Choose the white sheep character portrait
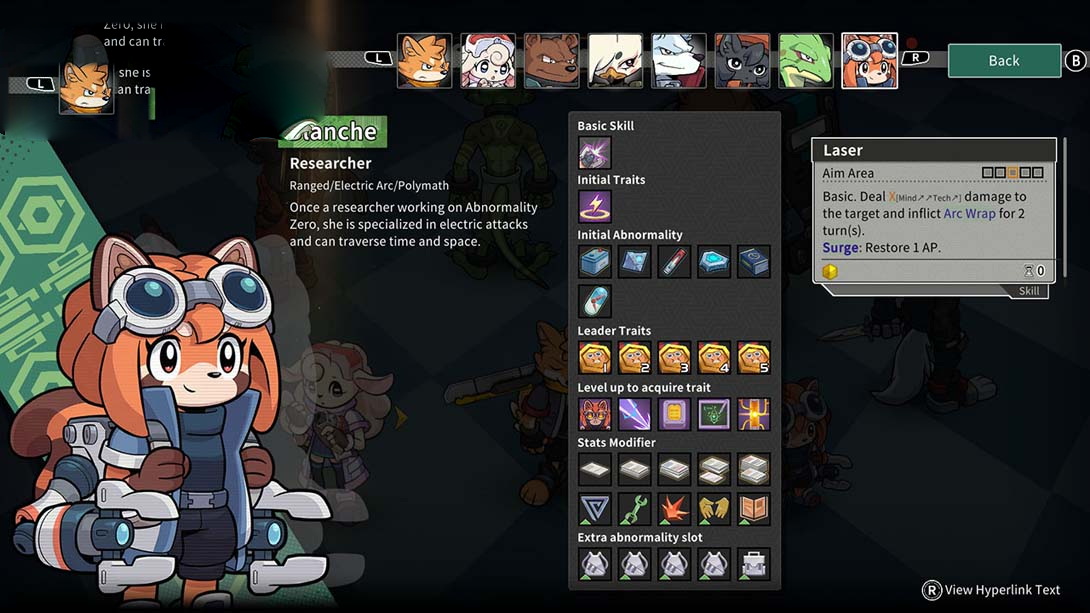The height and width of the screenshot is (613, 1090). click(488, 61)
